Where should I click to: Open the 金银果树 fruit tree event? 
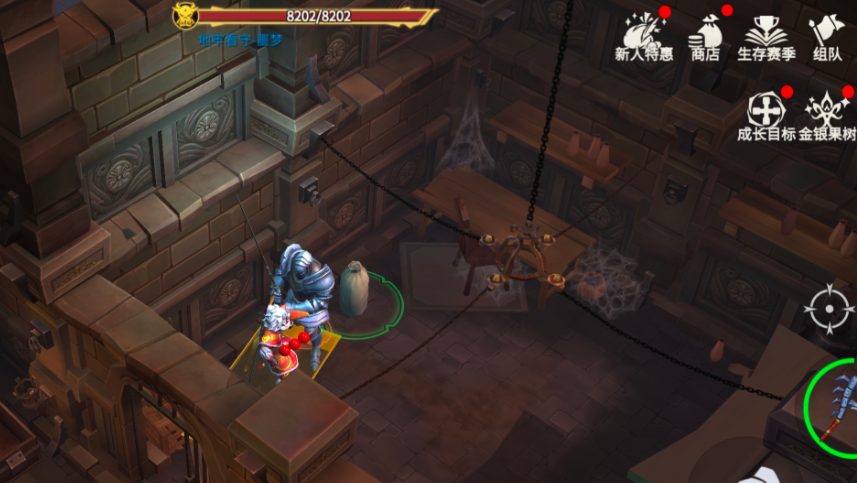(827, 115)
